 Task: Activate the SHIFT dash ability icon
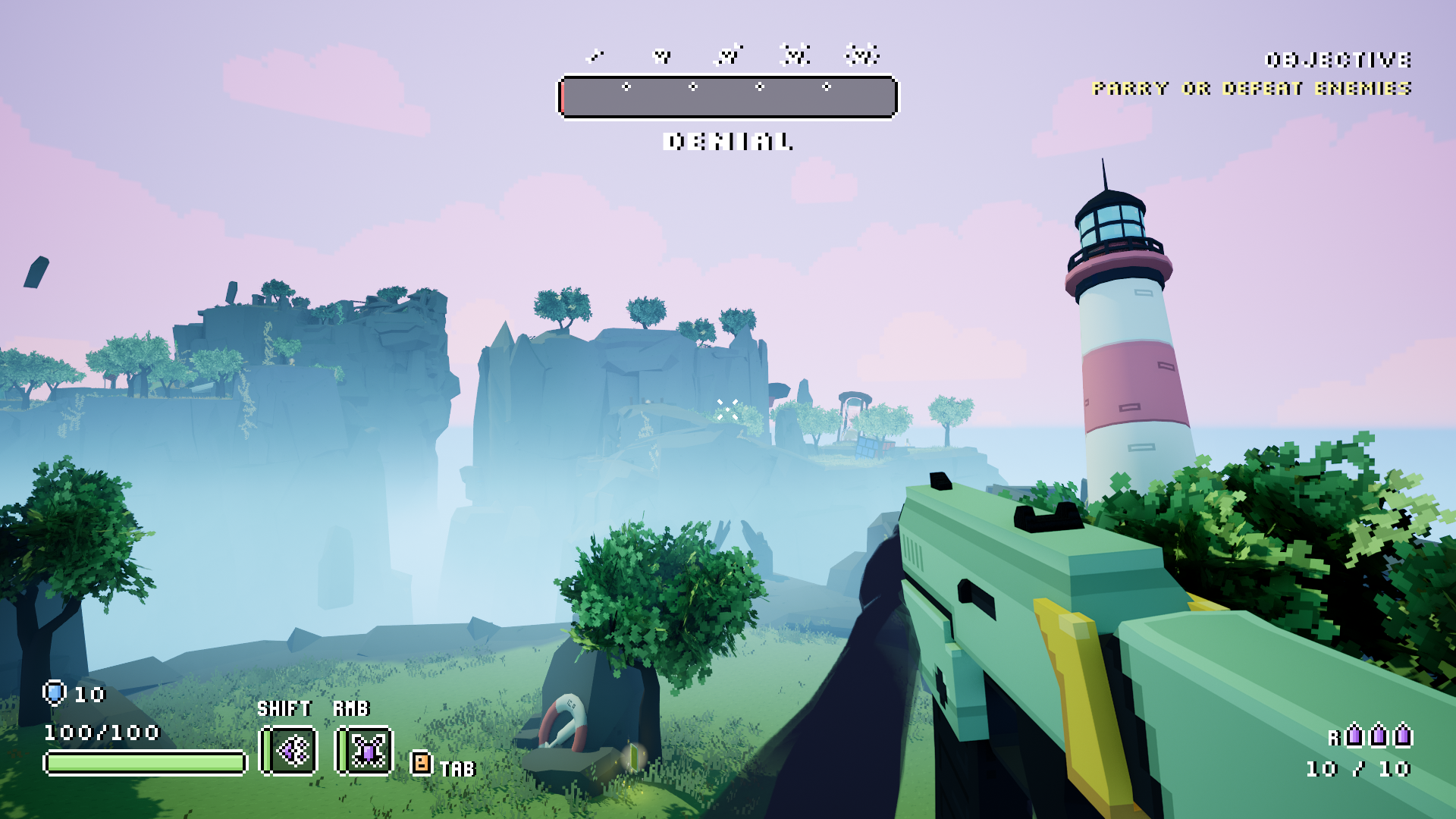289,751
